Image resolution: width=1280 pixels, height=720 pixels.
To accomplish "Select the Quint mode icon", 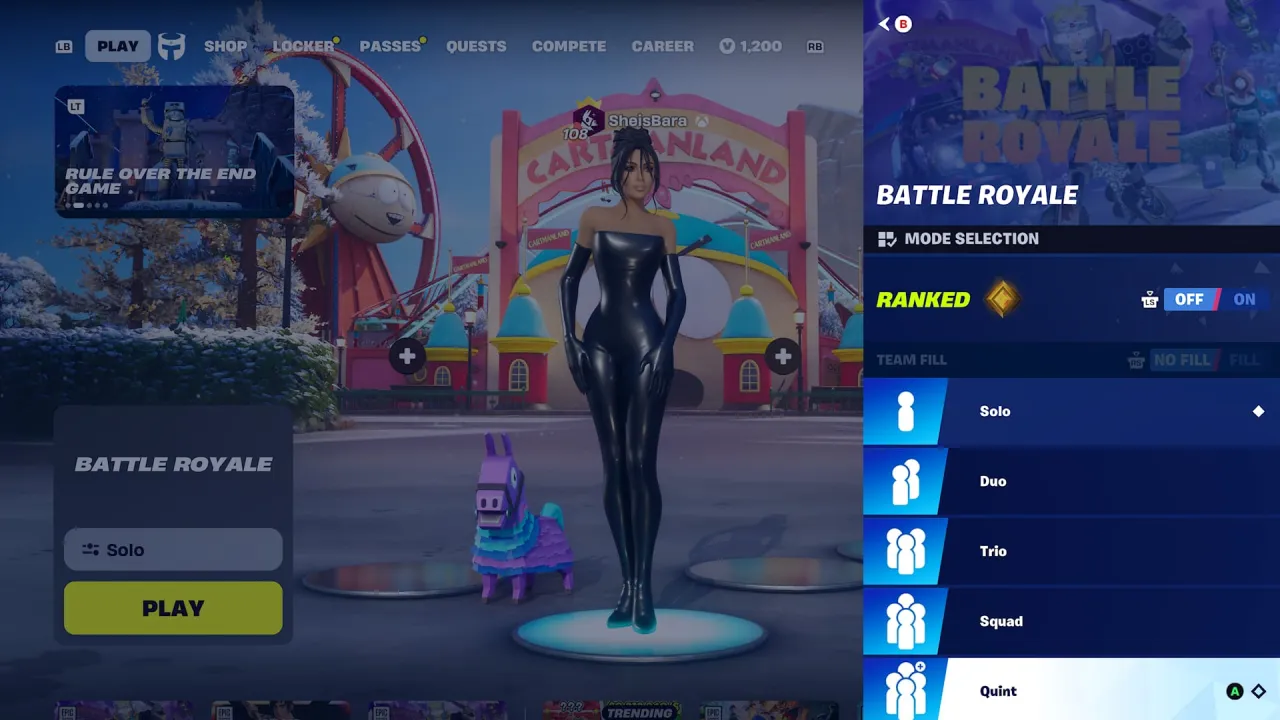I will pos(905,690).
